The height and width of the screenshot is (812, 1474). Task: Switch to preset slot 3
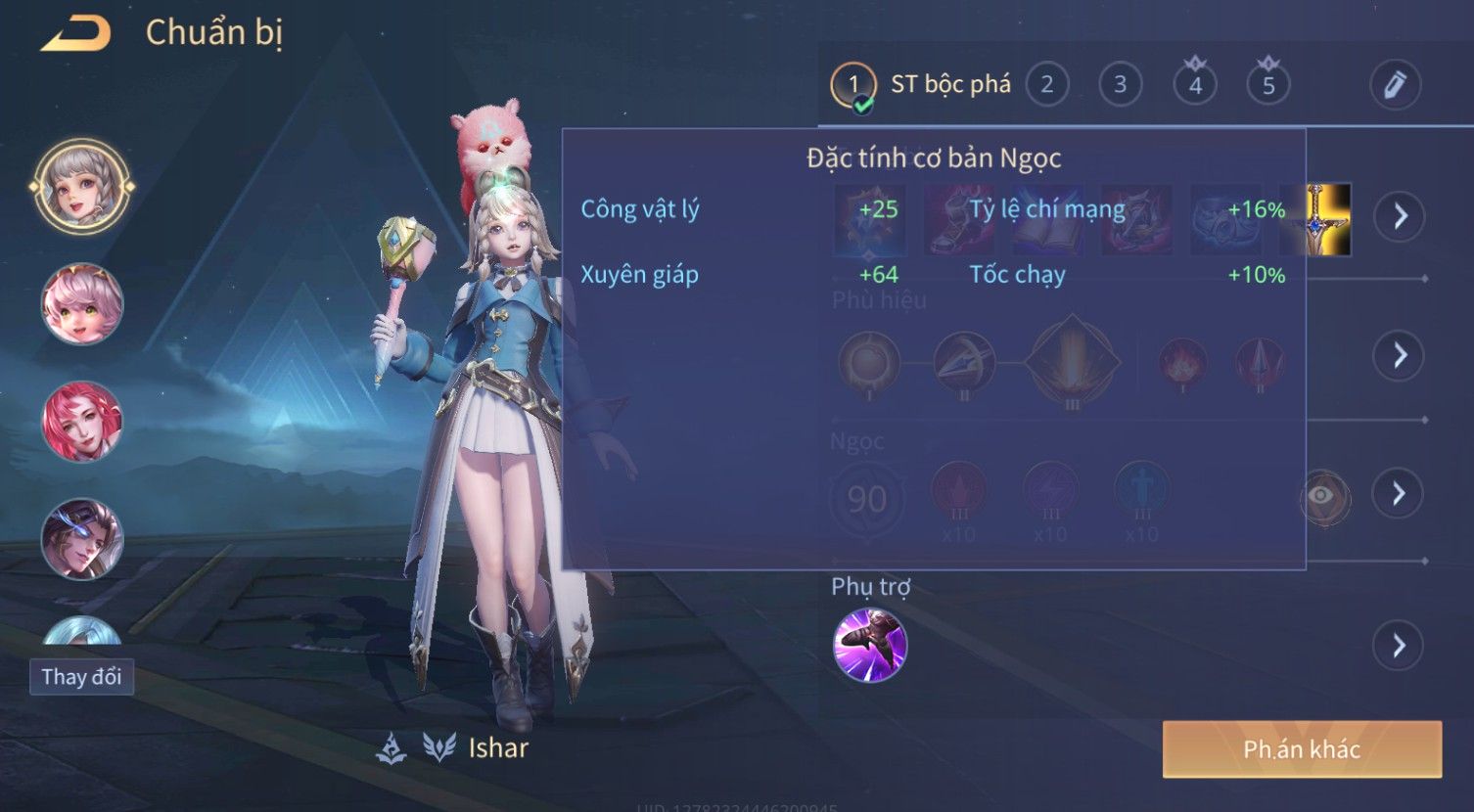(x=1120, y=85)
